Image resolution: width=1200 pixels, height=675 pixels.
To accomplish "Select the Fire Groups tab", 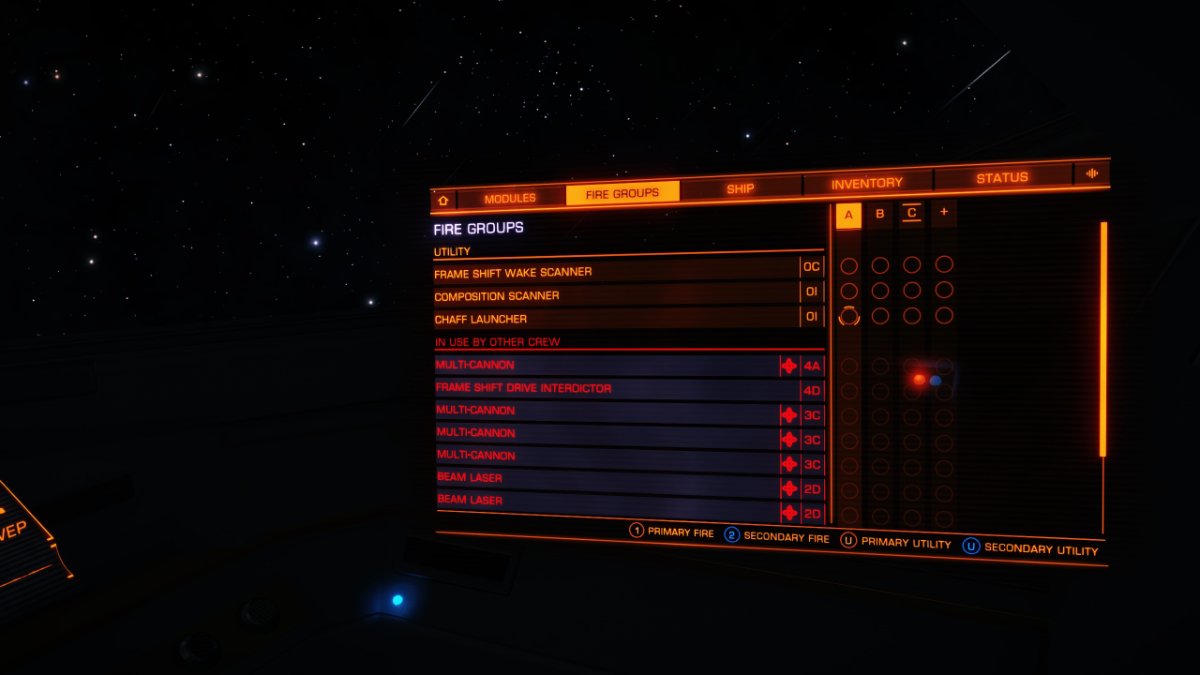I will 622,193.
